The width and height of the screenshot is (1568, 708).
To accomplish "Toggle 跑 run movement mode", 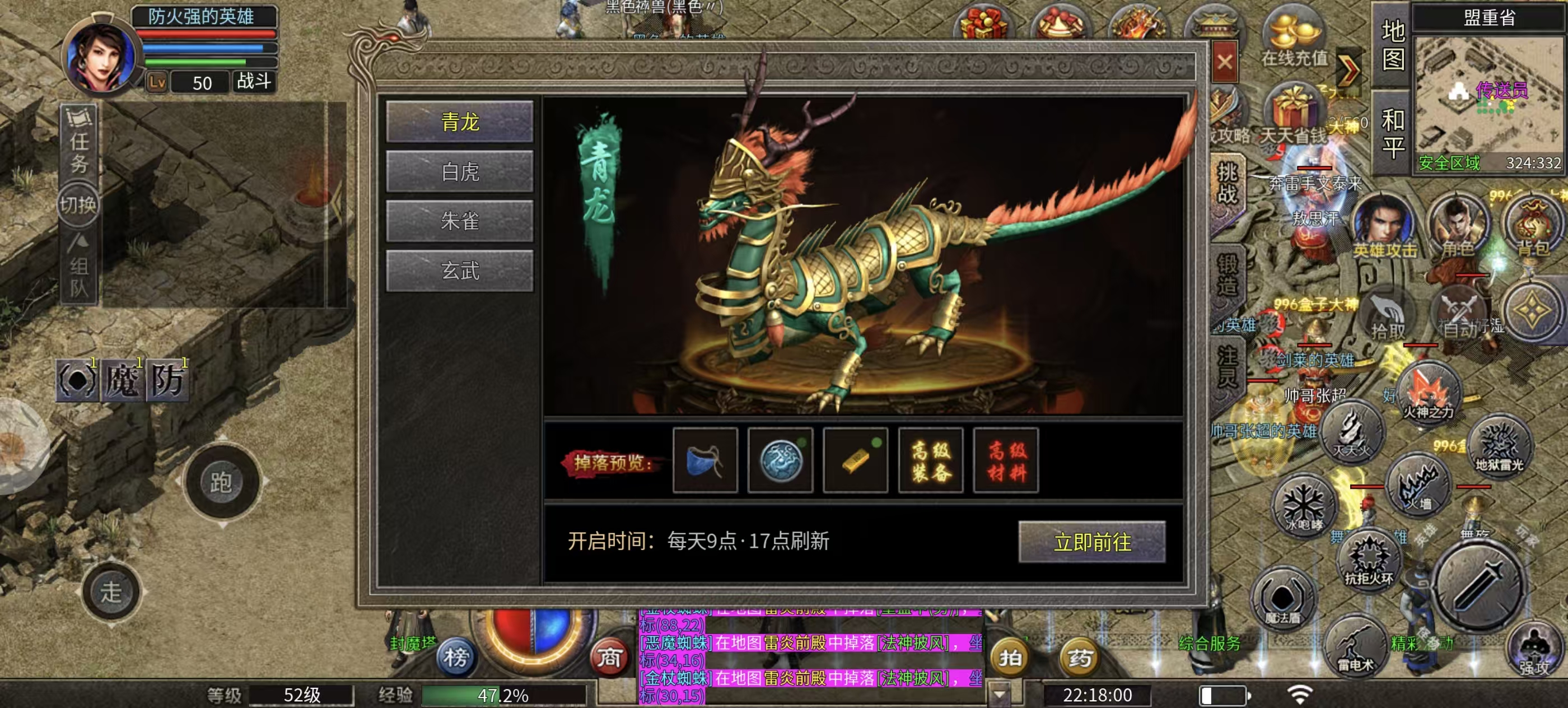I will pos(222,481).
